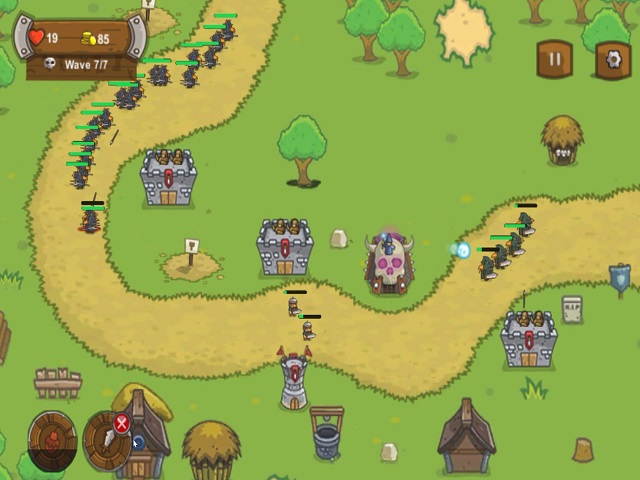Cancel with the red X button
Screen dimensions: 640x480
tap(122, 423)
